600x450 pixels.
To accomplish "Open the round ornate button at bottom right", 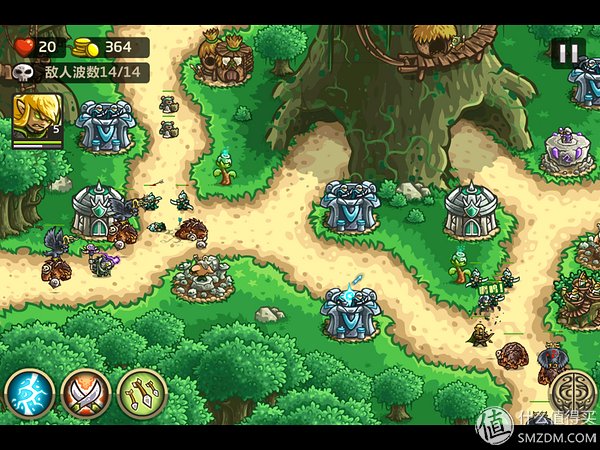I will pyautogui.click(x=572, y=391).
